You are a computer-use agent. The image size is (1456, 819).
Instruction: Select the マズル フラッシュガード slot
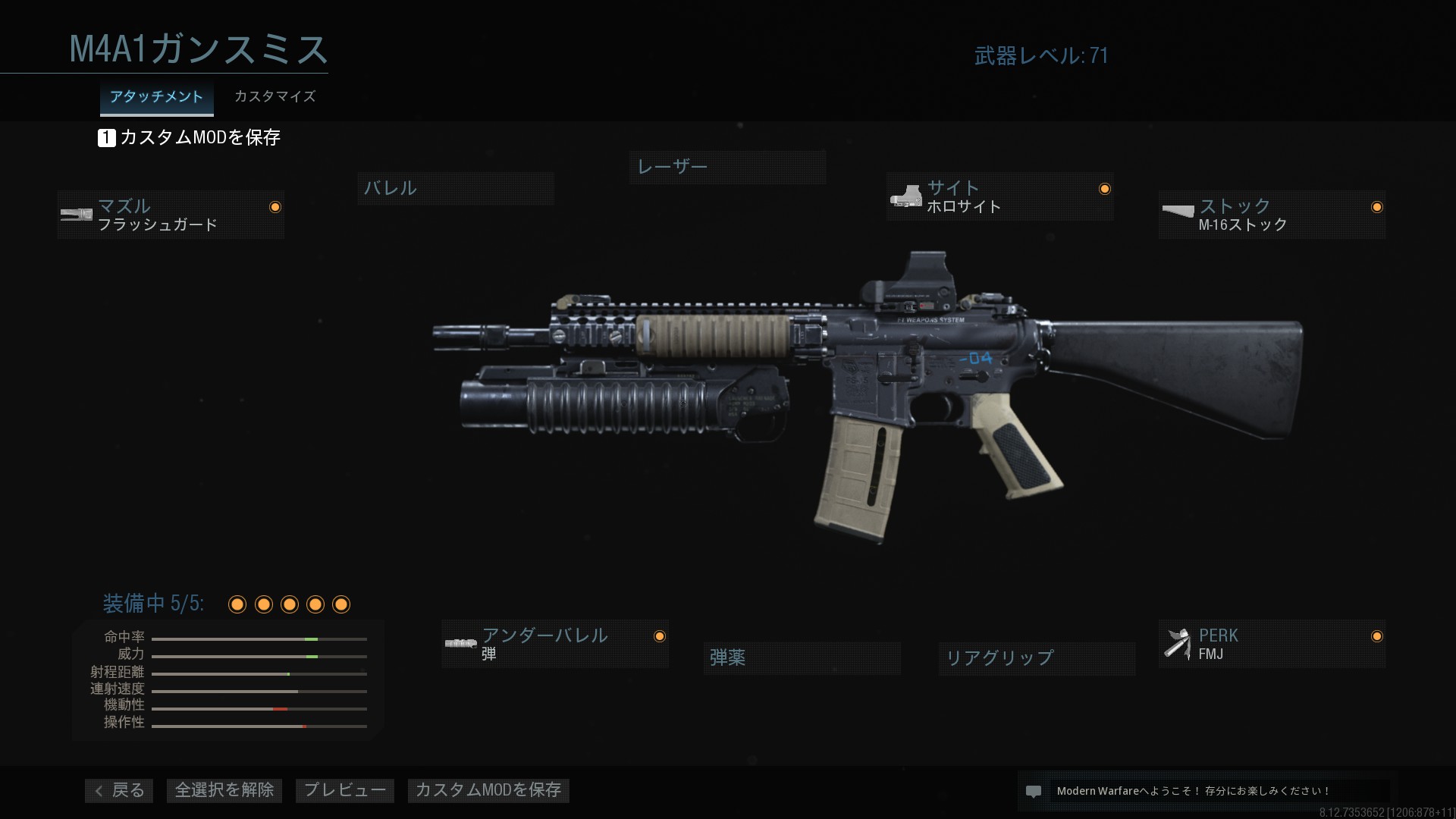[x=171, y=215]
